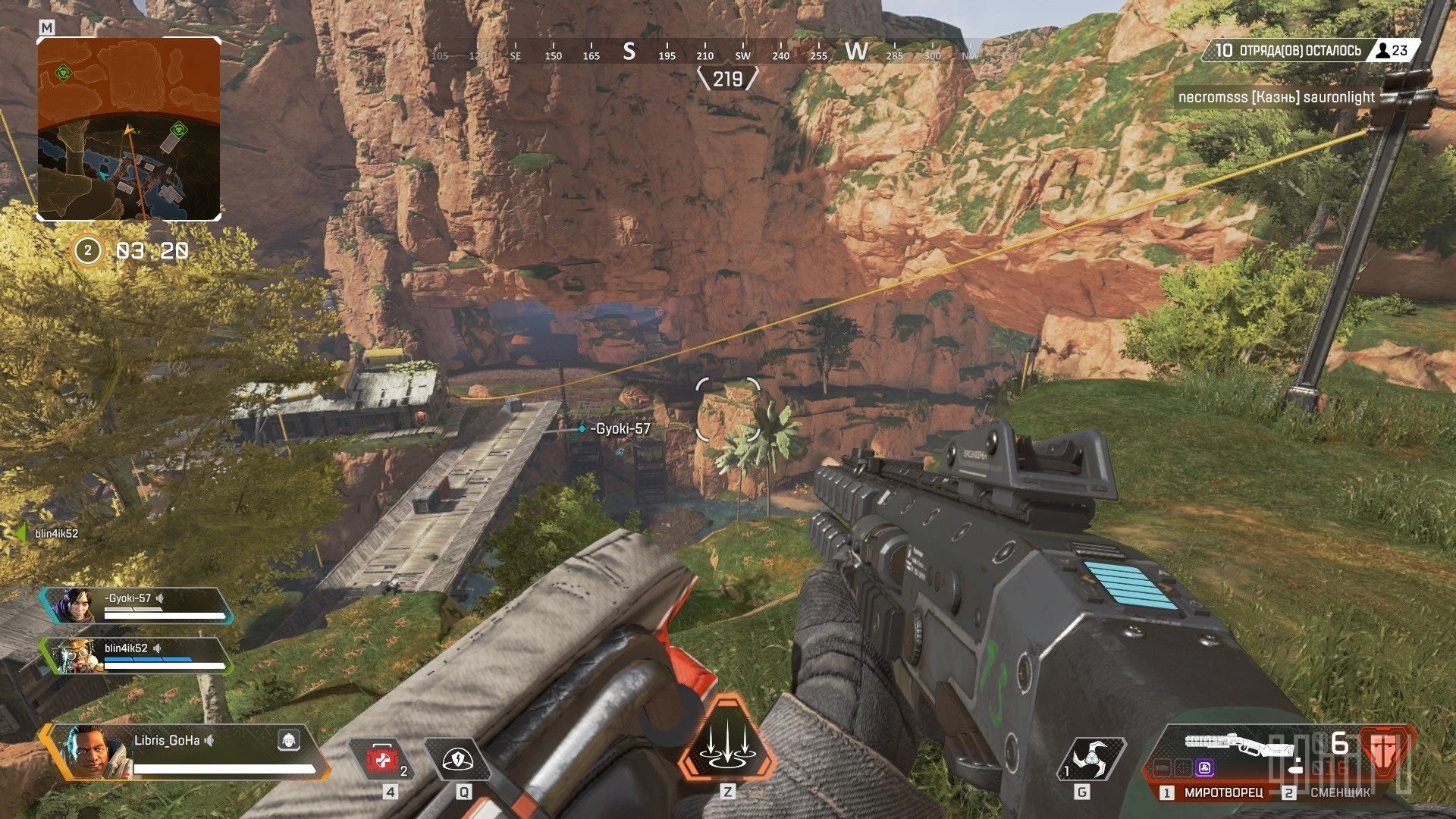Click the helmet icon beside Libris_GoHa

point(288,740)
